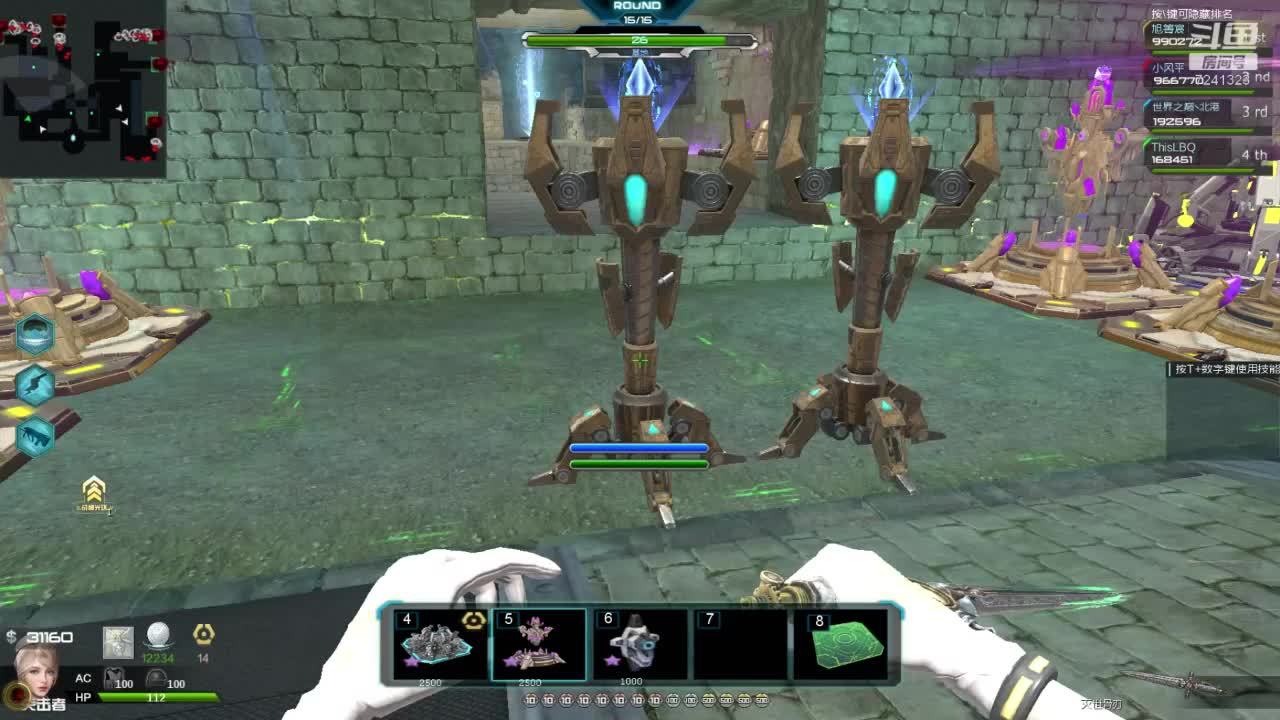The width and height of the screenshot is (1280, 720).
Task: Click the yellow hexagon currency icon
Action: 203,634
